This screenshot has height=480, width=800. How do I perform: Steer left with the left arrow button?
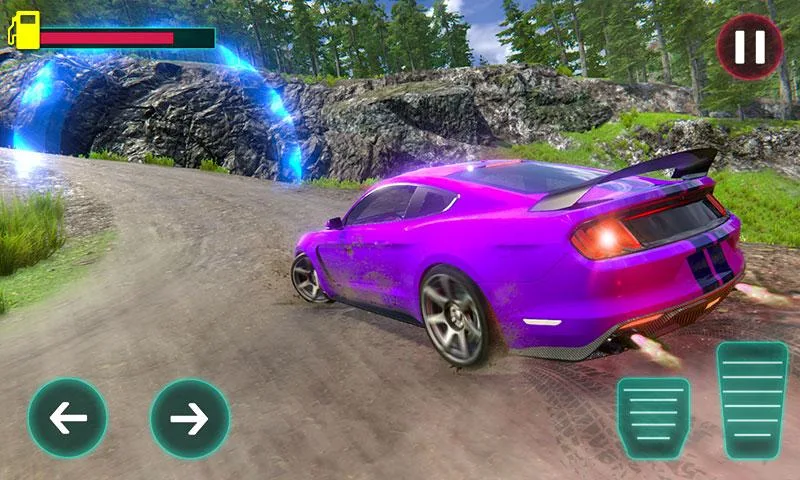68,418
